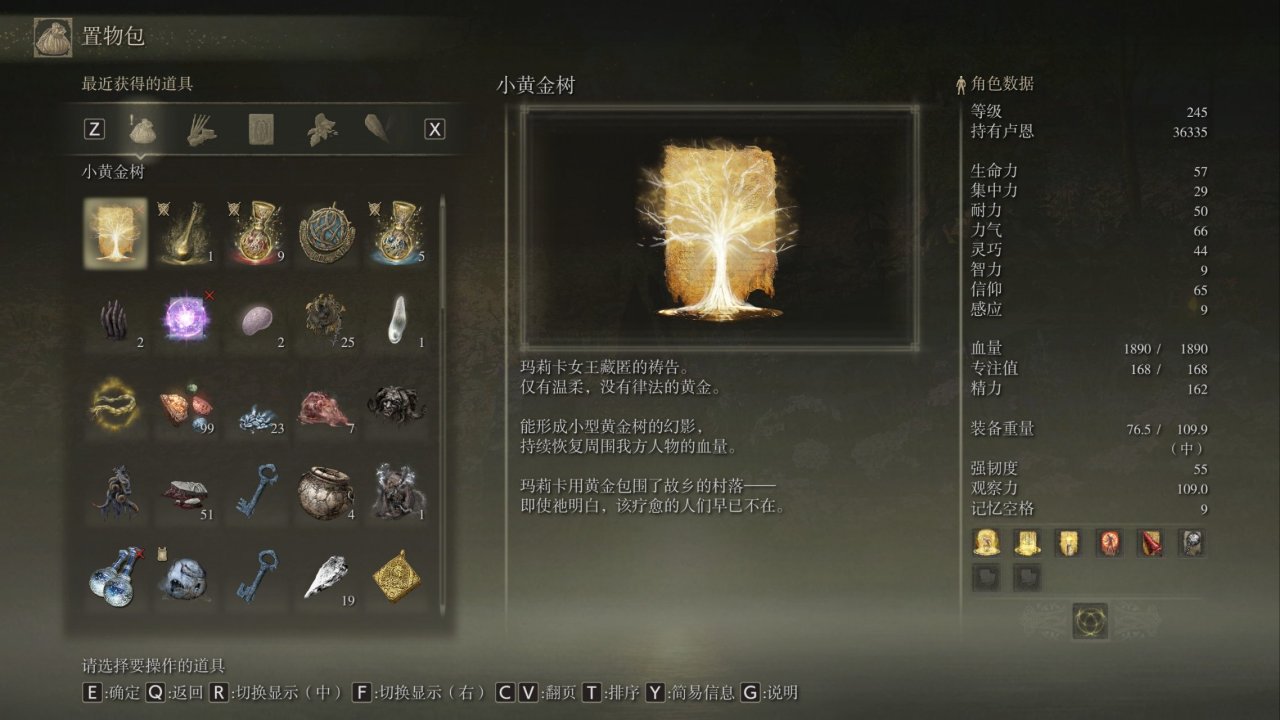Screen dimensions: 1280x720
Task: Select the blue flask with count 5
Action: 400,233
